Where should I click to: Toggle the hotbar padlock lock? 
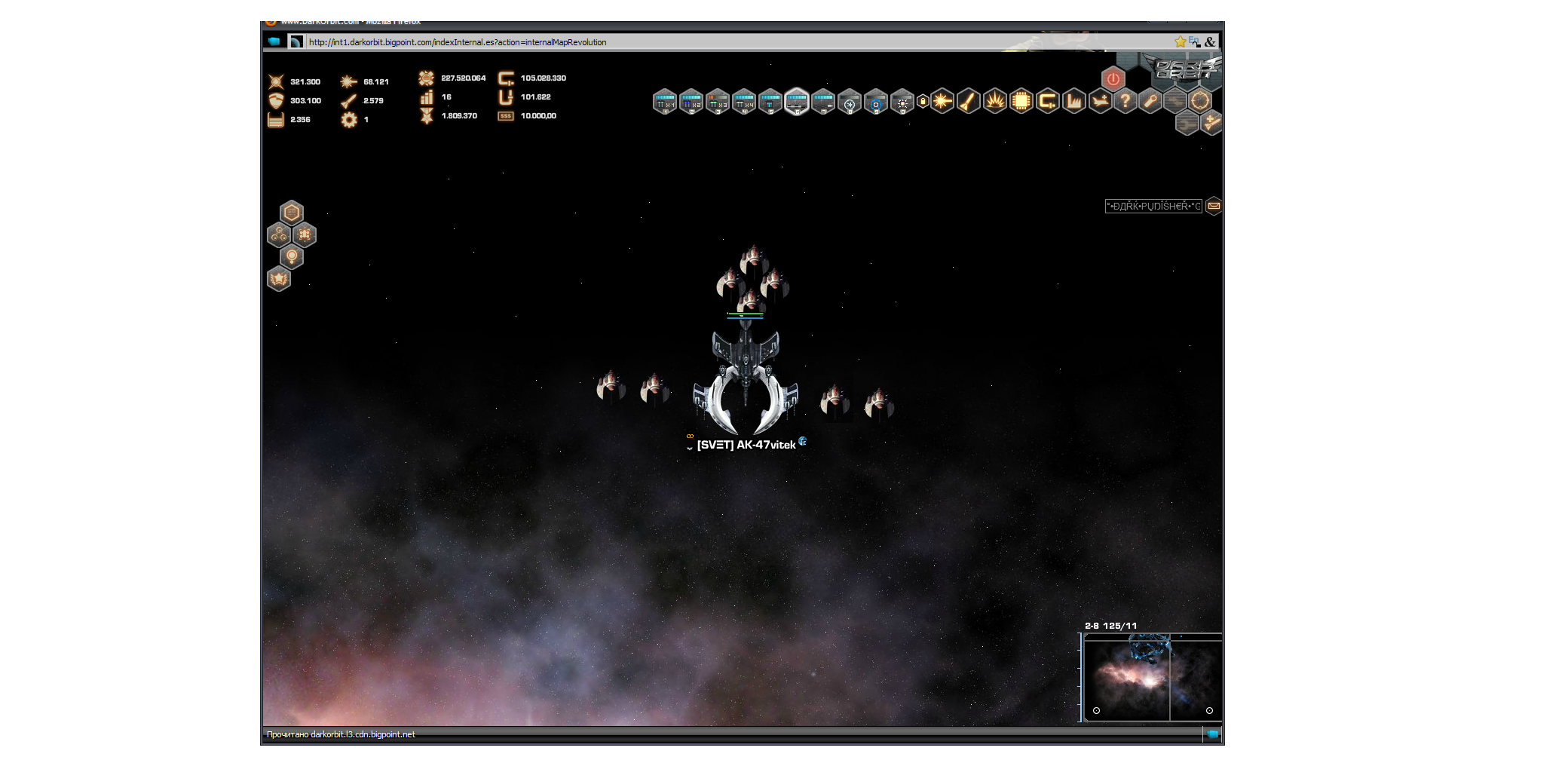(x=922, y=101)
